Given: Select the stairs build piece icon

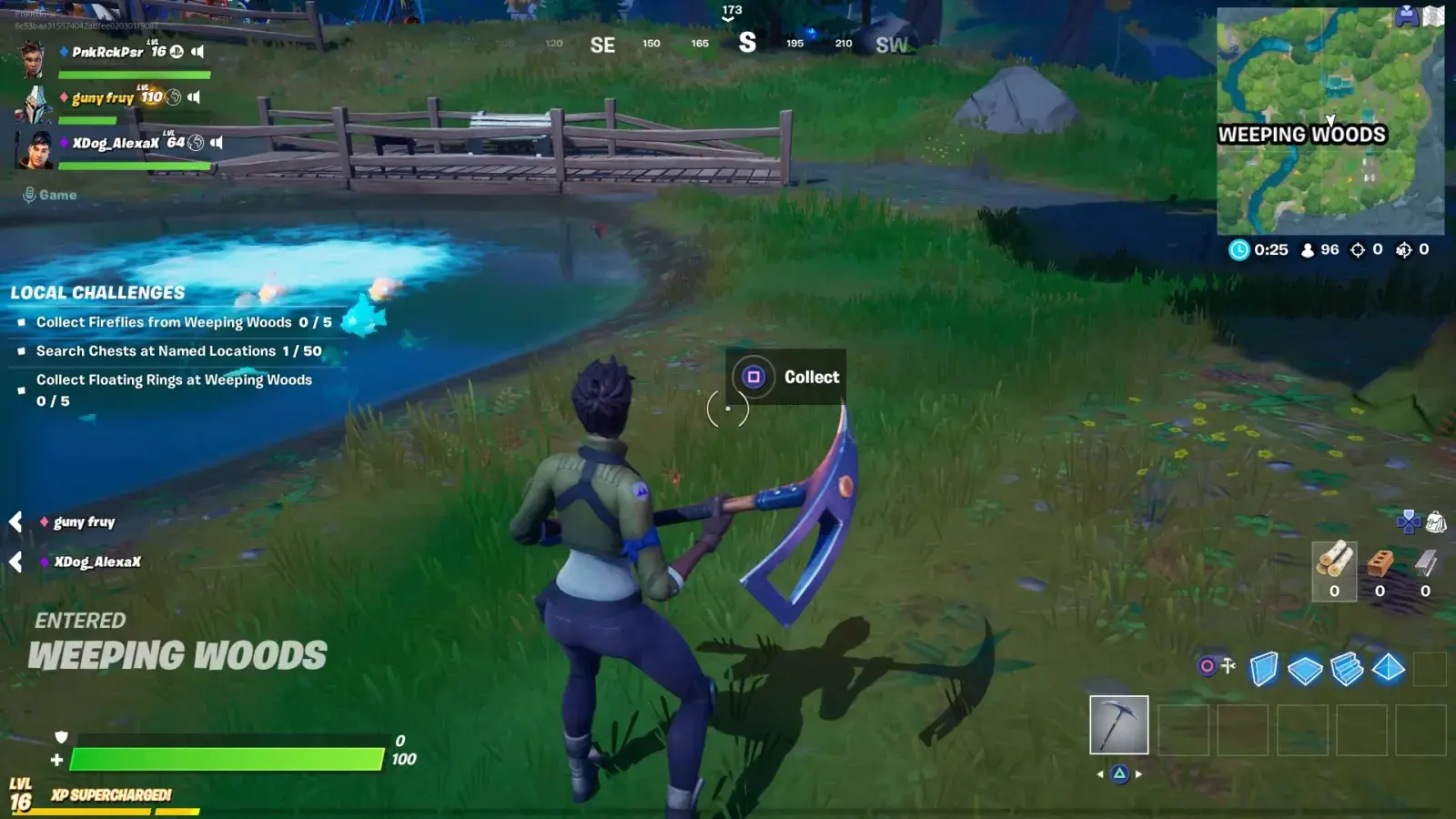Looking at the screenshot, I should 1348,669.
